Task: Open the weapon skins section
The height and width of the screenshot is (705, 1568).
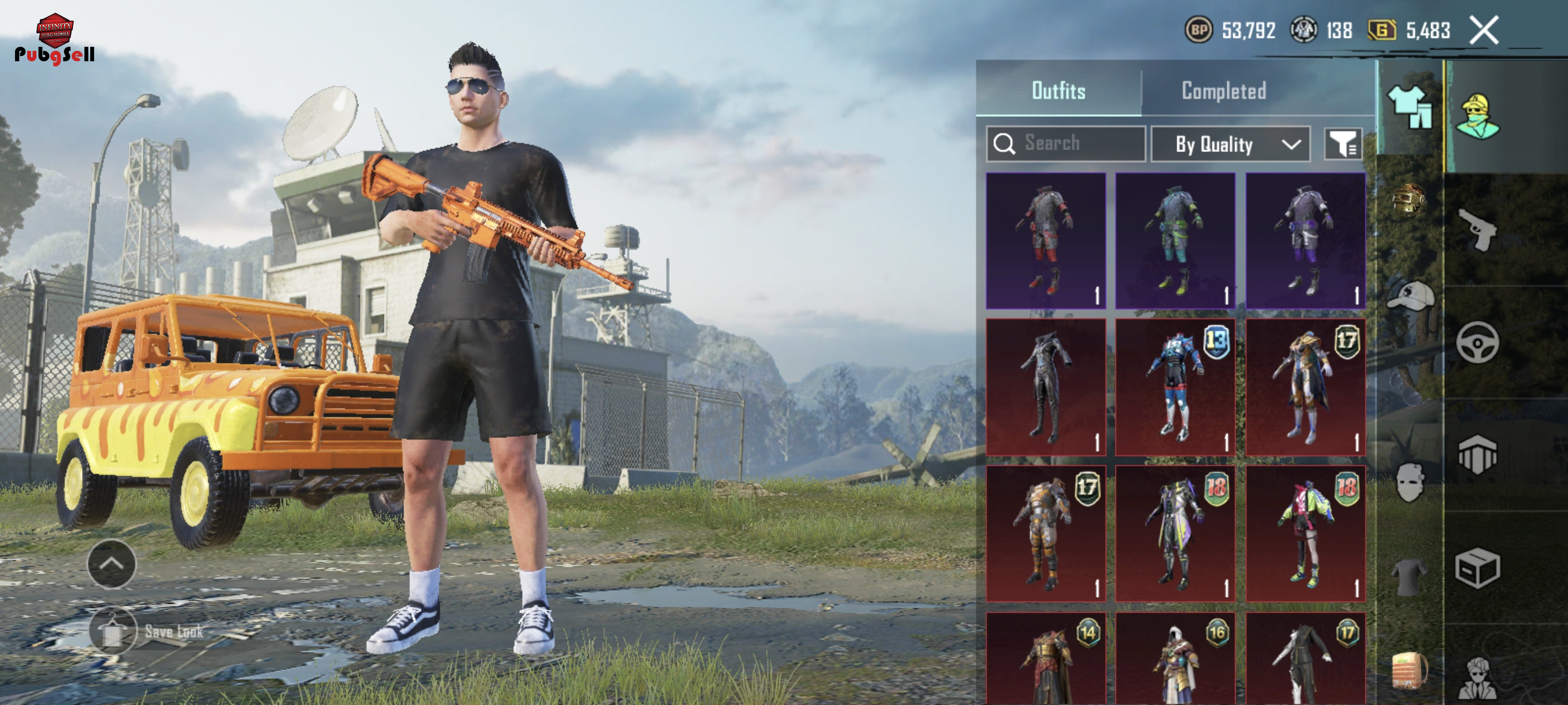Action: (x=1477, y=230)
